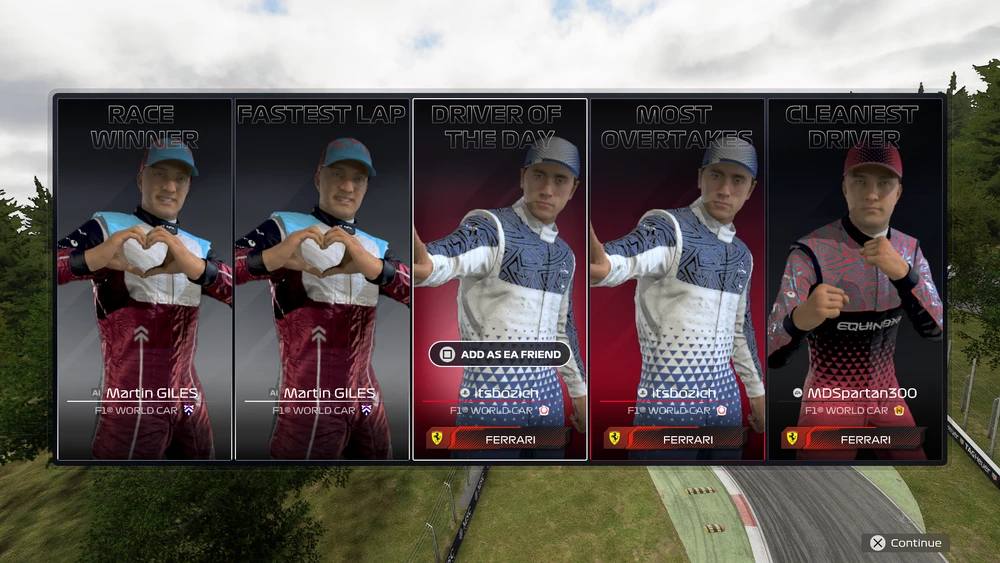Continue past the awards screen

(x=906, y=543)
